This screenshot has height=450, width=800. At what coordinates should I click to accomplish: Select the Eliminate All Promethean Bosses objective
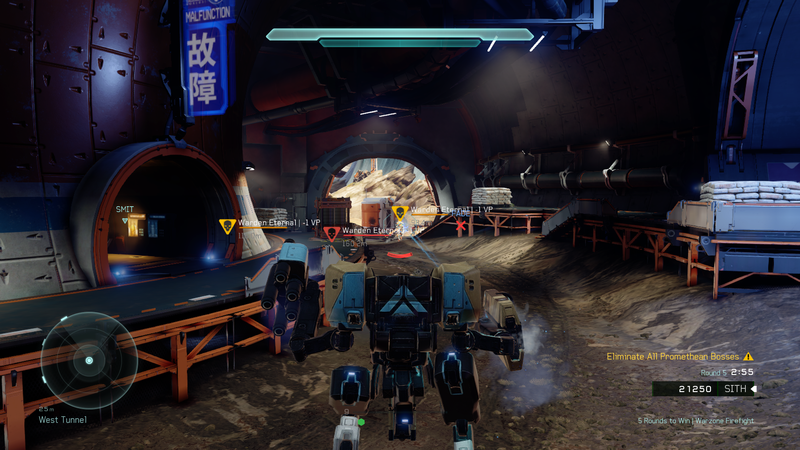click(x=672, y=356)
